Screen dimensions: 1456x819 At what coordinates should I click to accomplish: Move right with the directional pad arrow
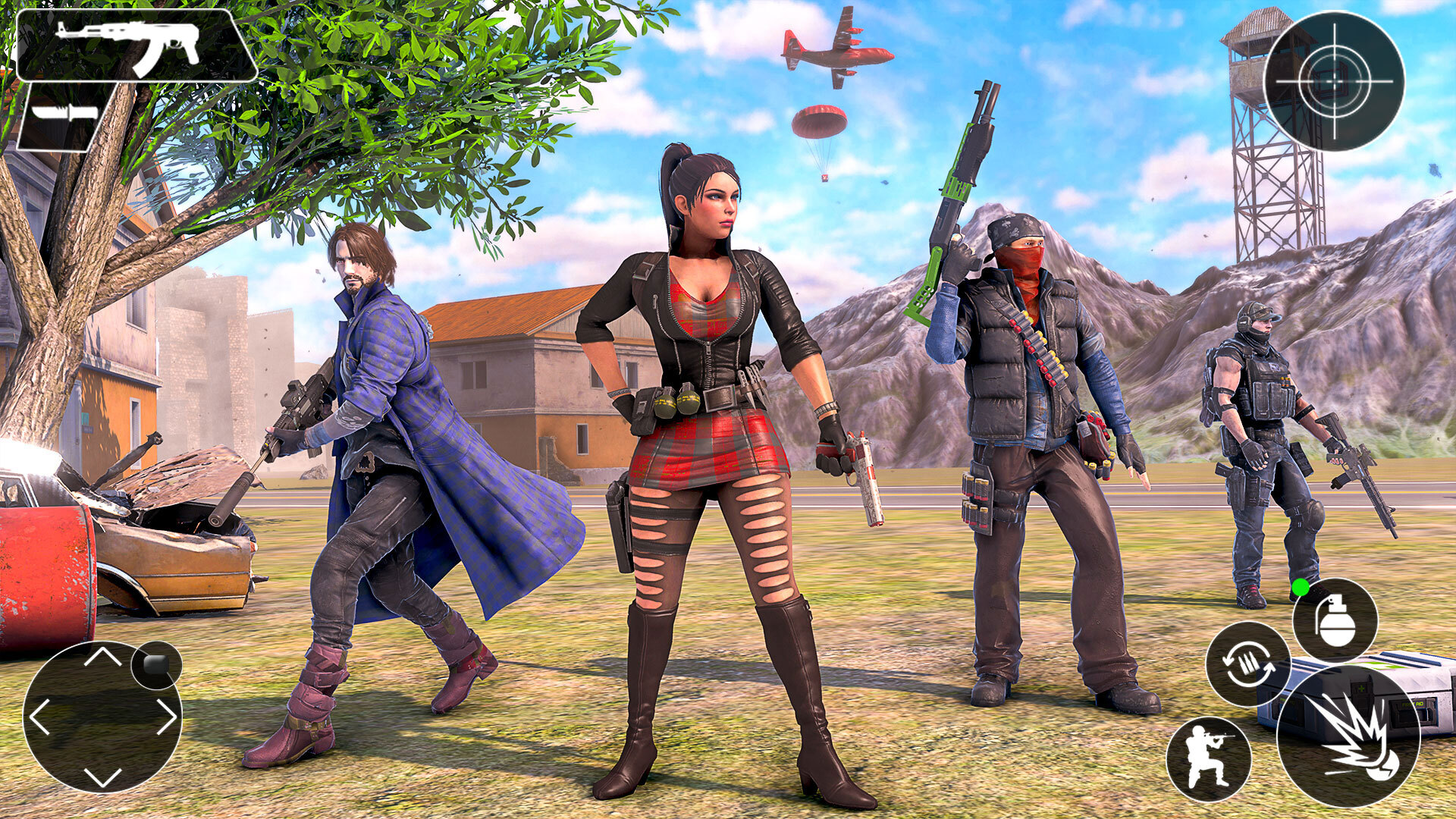click(x=166, y=717)
